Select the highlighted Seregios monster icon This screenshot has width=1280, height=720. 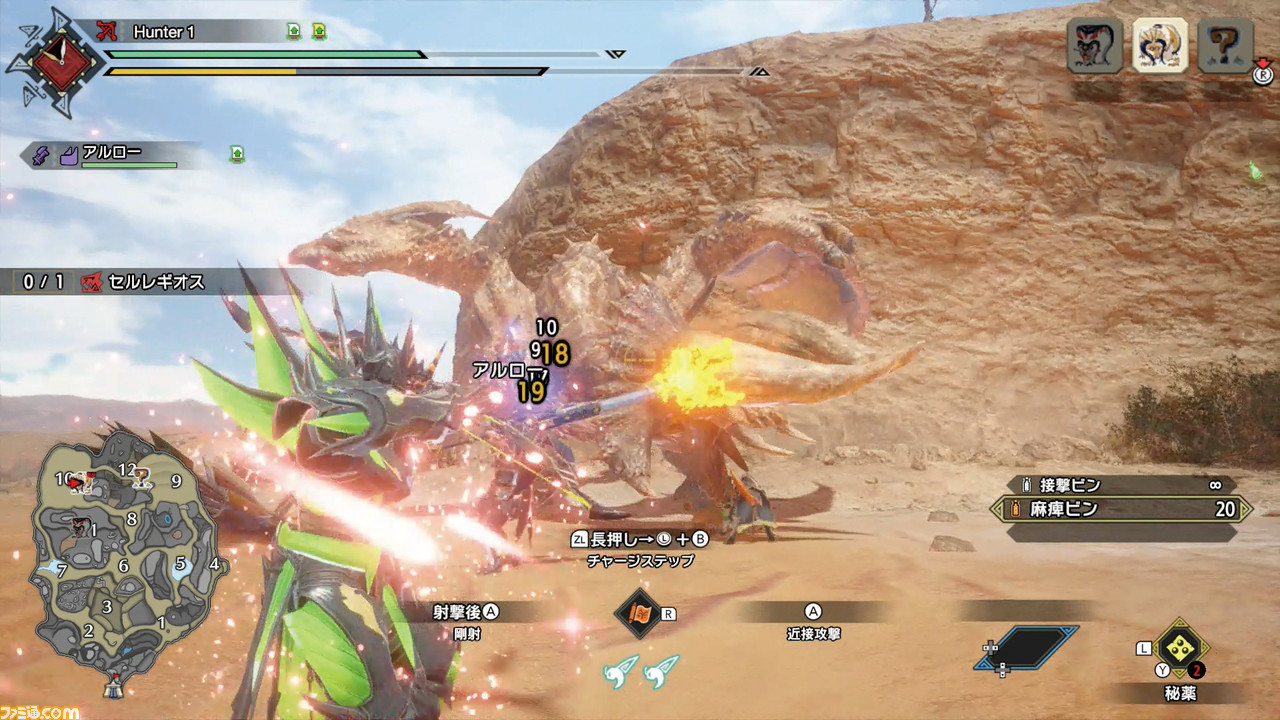point(1159,46)
